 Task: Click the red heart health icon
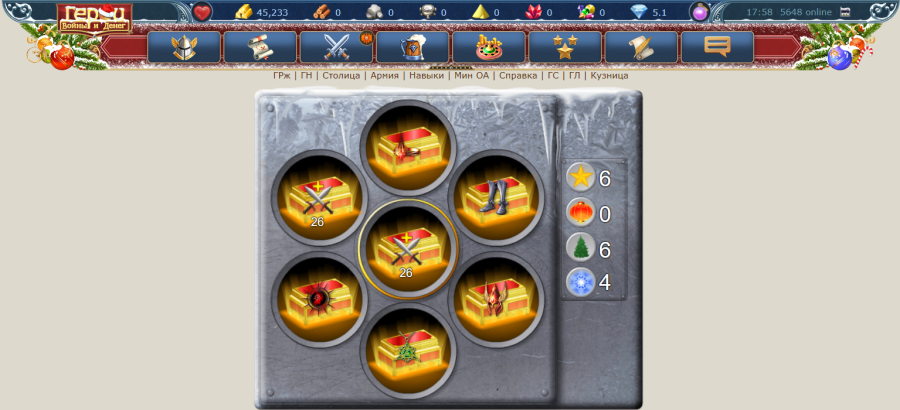(202, 12)
